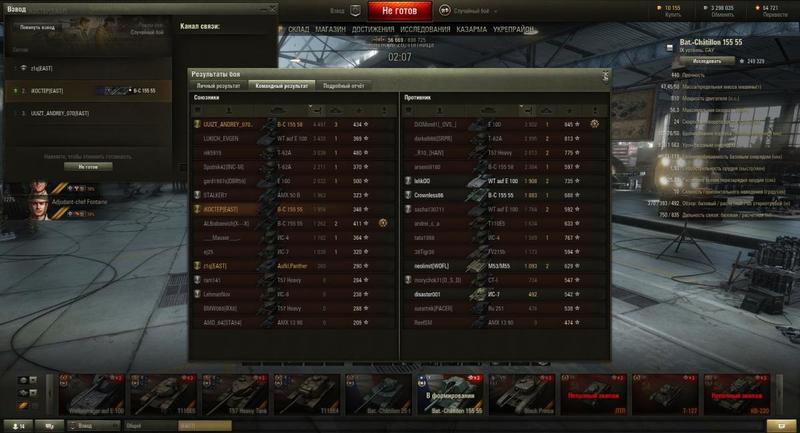Open the "Подробный отчёт" tab
Screen dimensions: 800x433
[343, 87]
